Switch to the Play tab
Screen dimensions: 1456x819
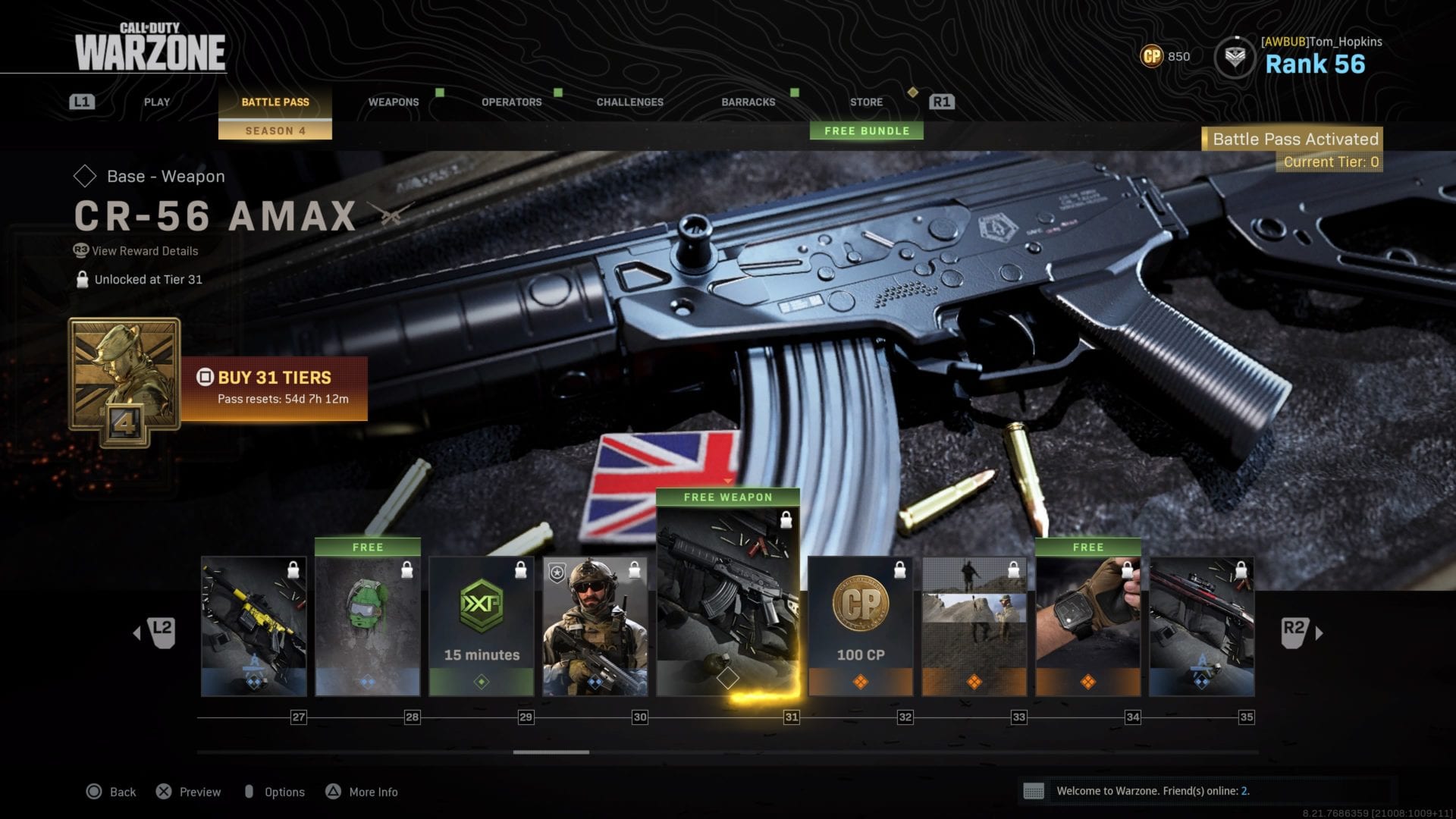click(x=157, y=102)
